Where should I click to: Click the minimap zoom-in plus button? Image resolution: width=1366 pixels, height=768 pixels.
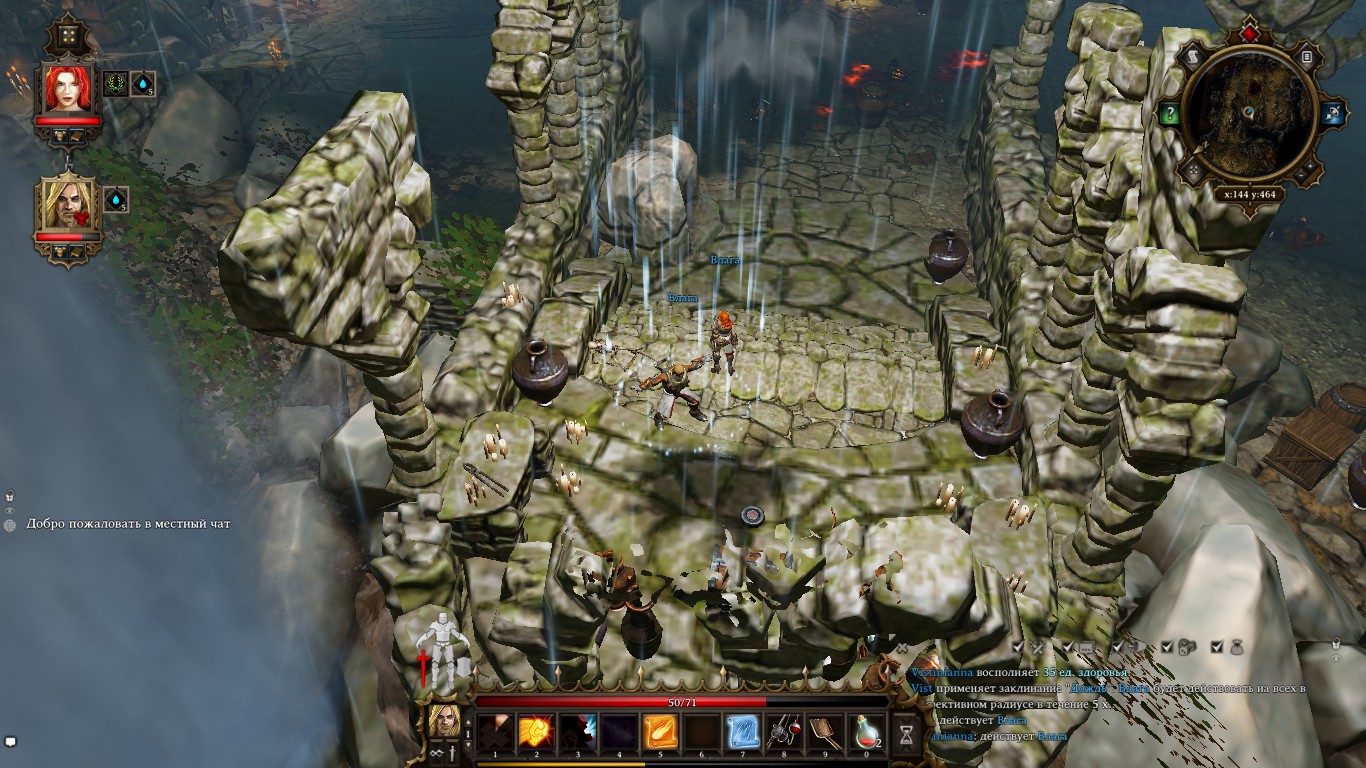click(x=1310, y=166)
